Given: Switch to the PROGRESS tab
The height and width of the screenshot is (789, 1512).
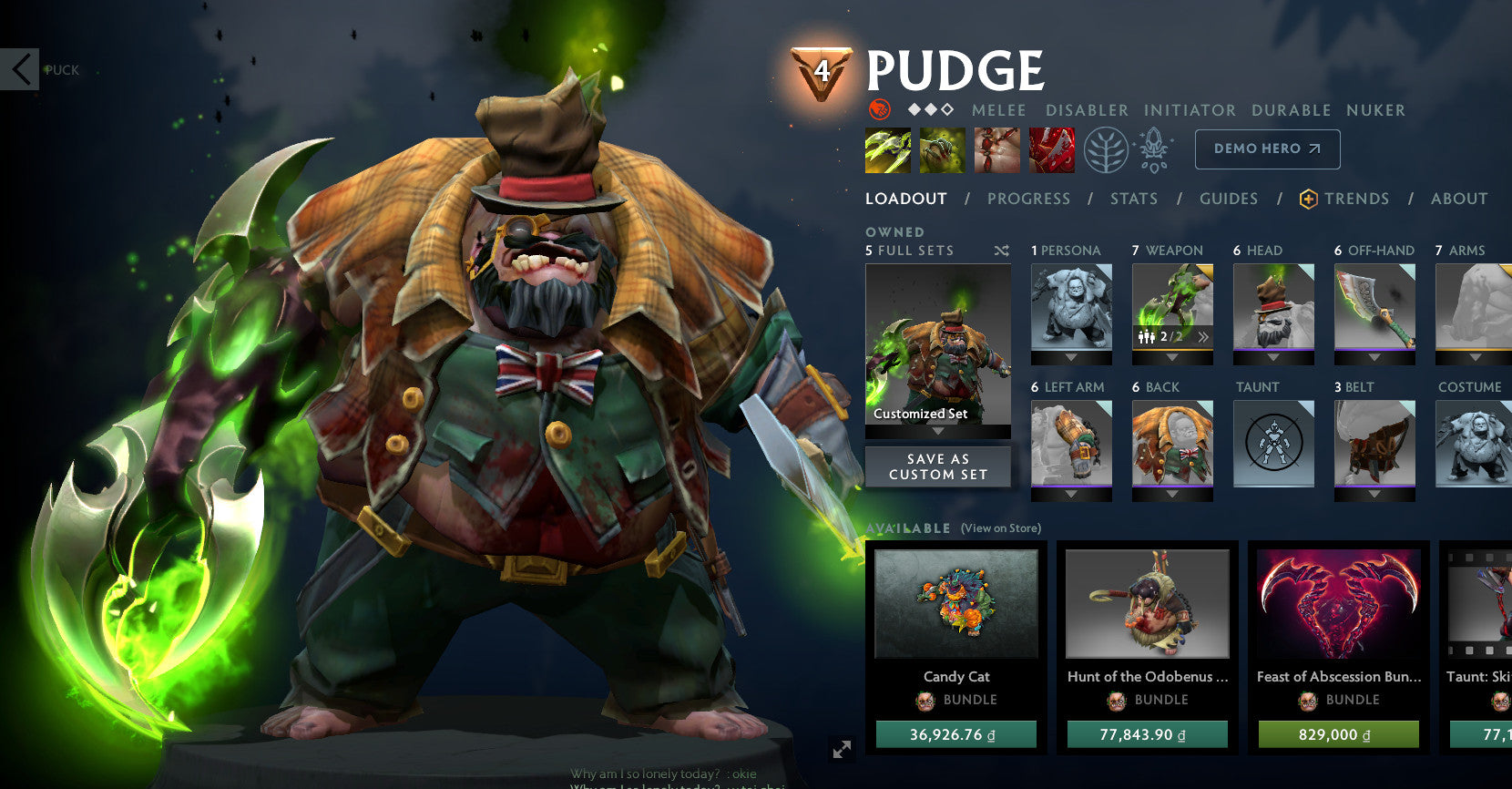Looking at the screenshot, I should click(1029, 199).
